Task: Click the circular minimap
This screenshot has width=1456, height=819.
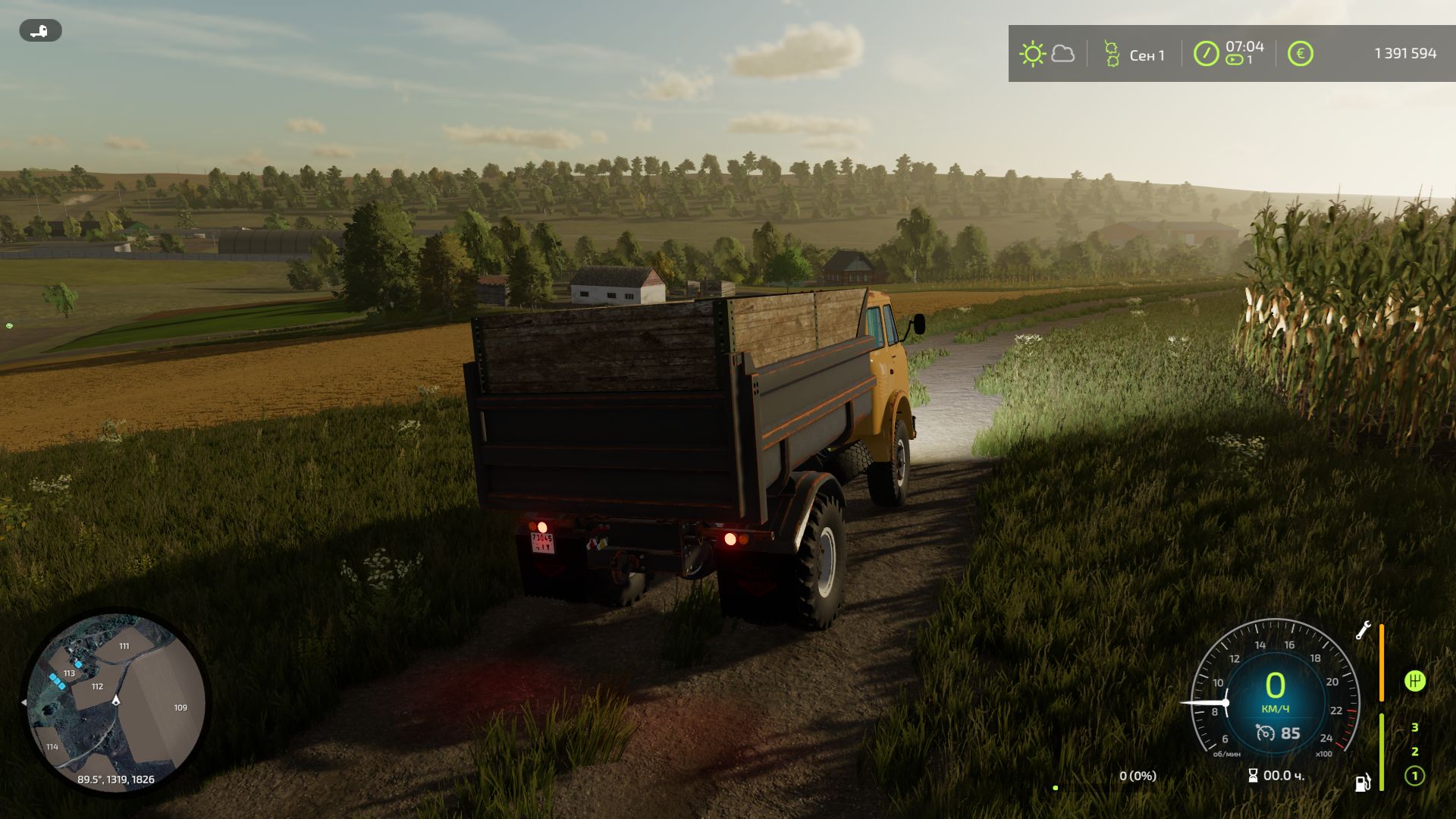Action: pyautogui.click(x=115, y=701)
